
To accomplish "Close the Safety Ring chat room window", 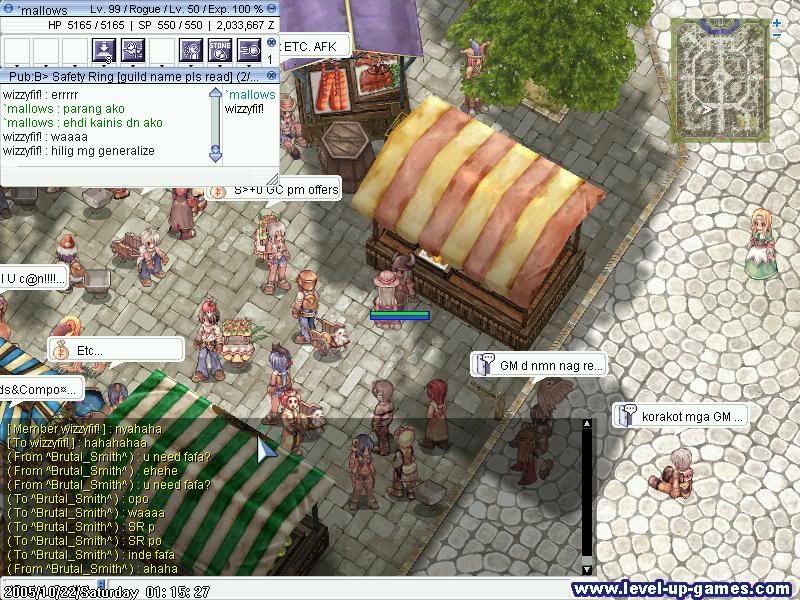I will (270, 76).
